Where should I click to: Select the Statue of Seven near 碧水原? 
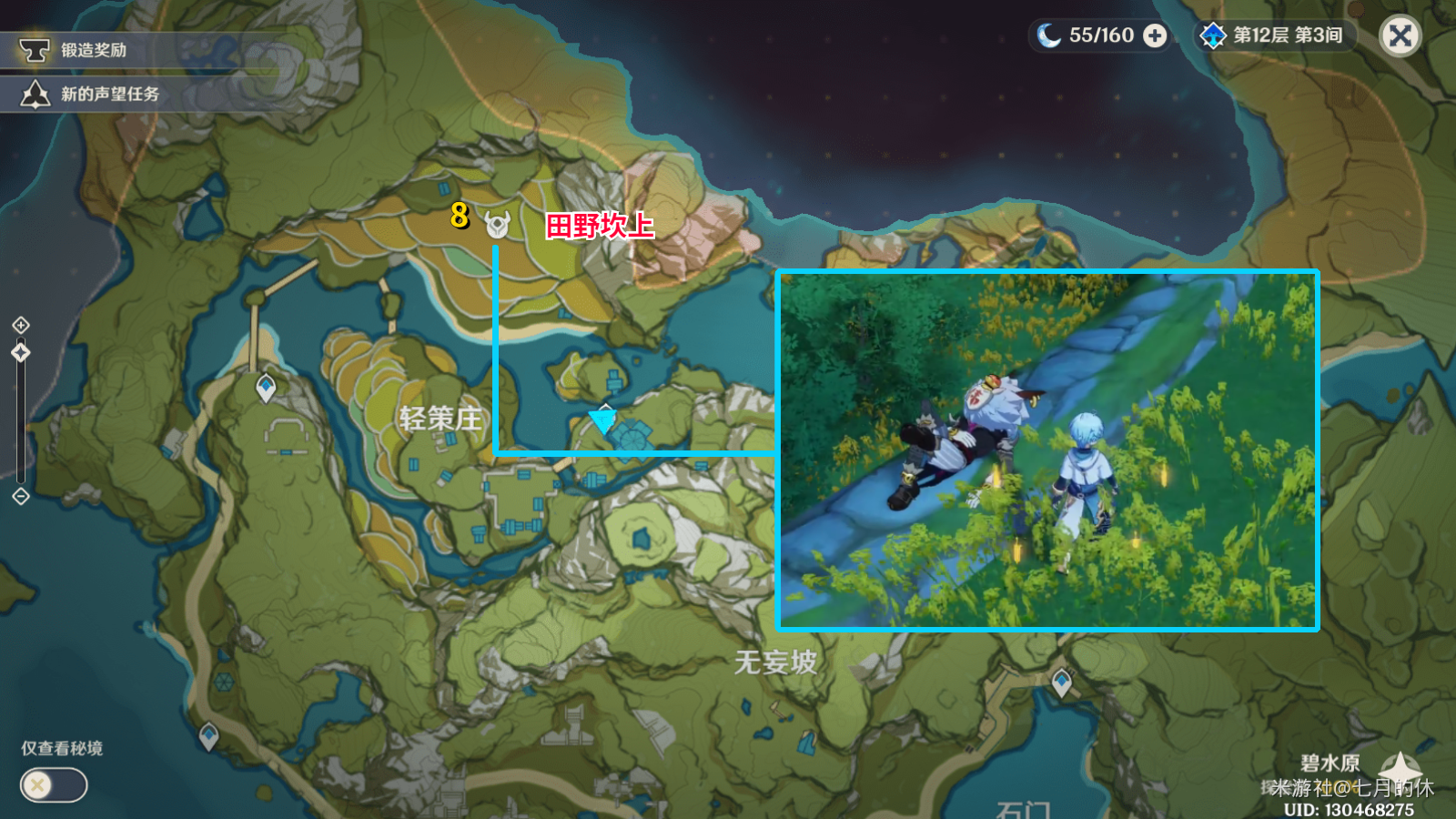pos(1400,769)
